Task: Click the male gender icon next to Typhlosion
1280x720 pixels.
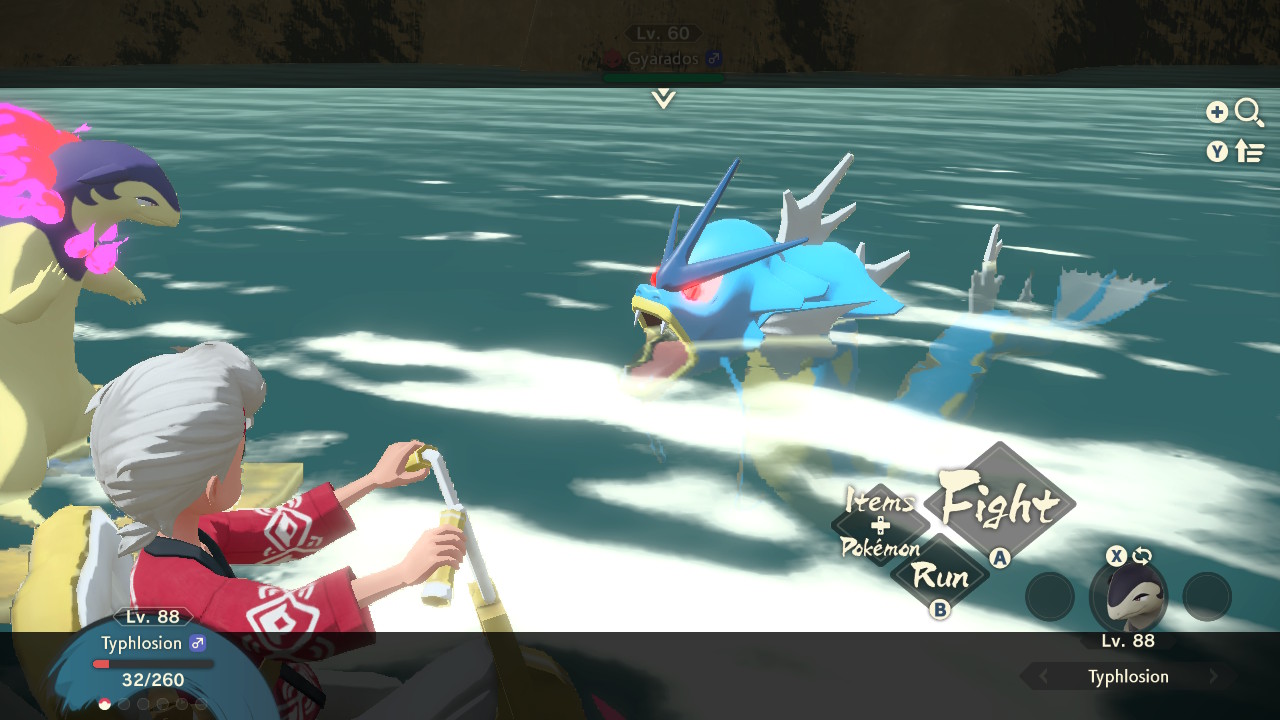Action: coord(198,643)
